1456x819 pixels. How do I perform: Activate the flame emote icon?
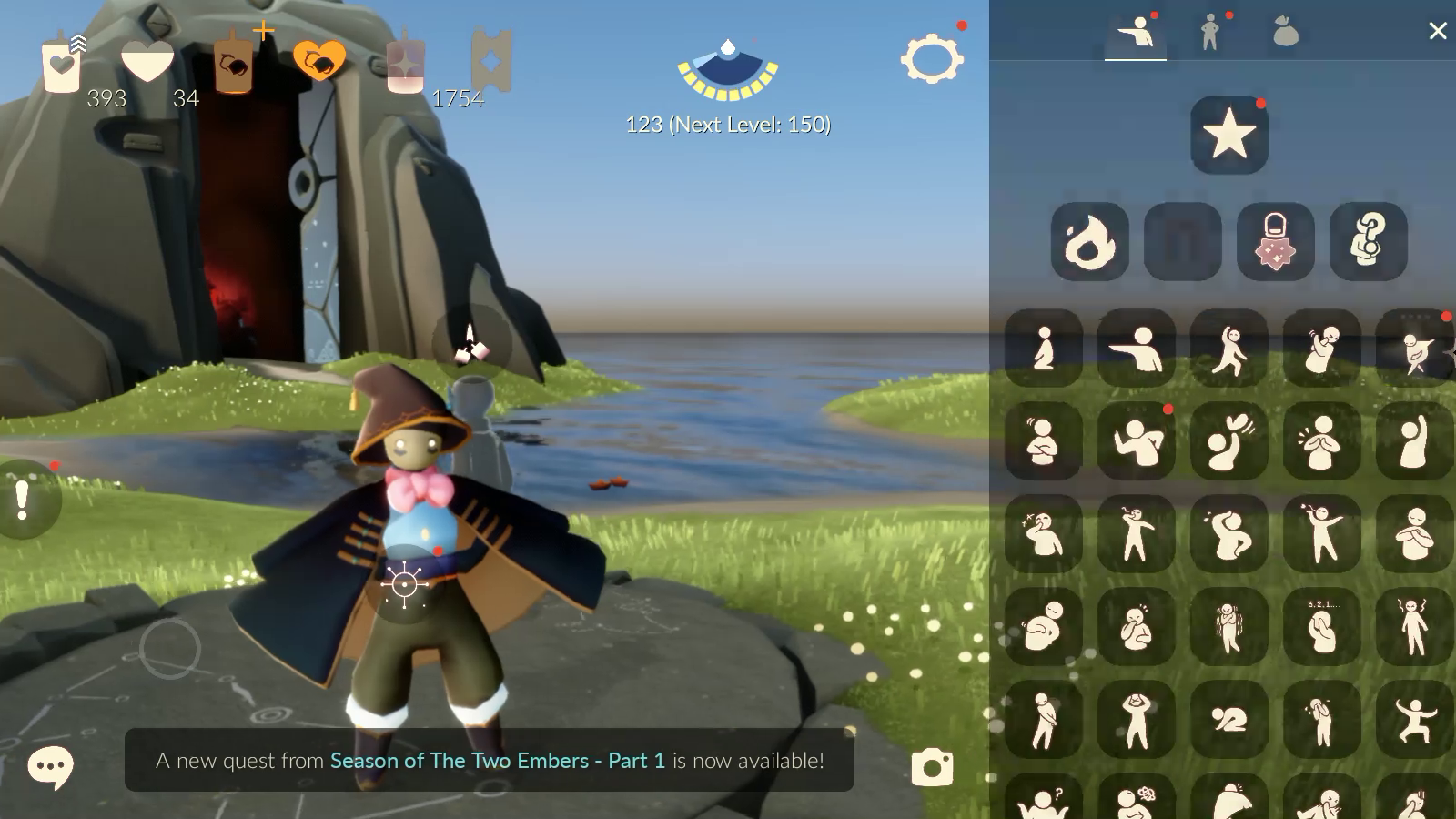[x=1089, y=241]
